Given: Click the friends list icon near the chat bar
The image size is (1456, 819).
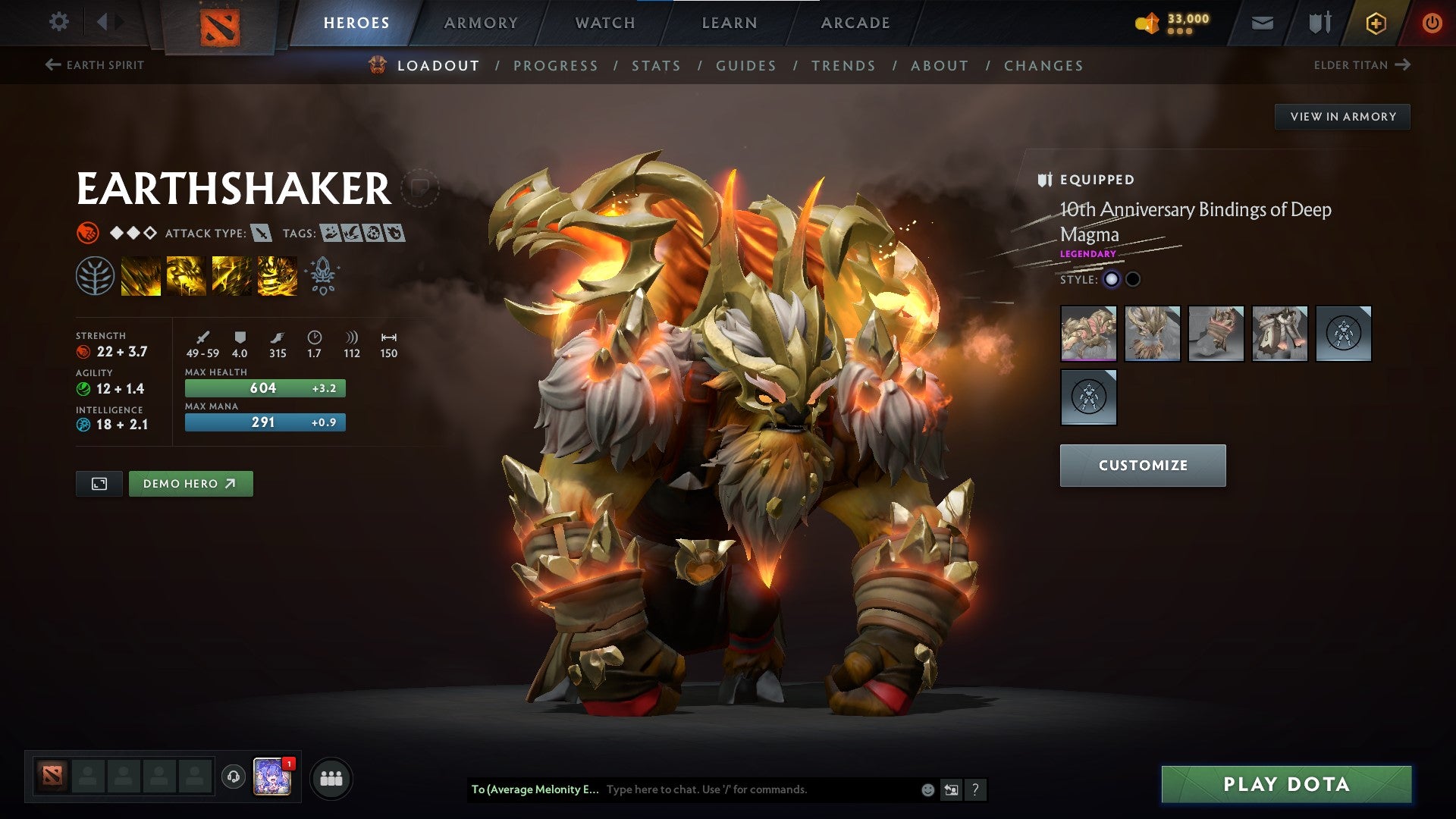Looking at the screenshot, I should tap(331, 777).
